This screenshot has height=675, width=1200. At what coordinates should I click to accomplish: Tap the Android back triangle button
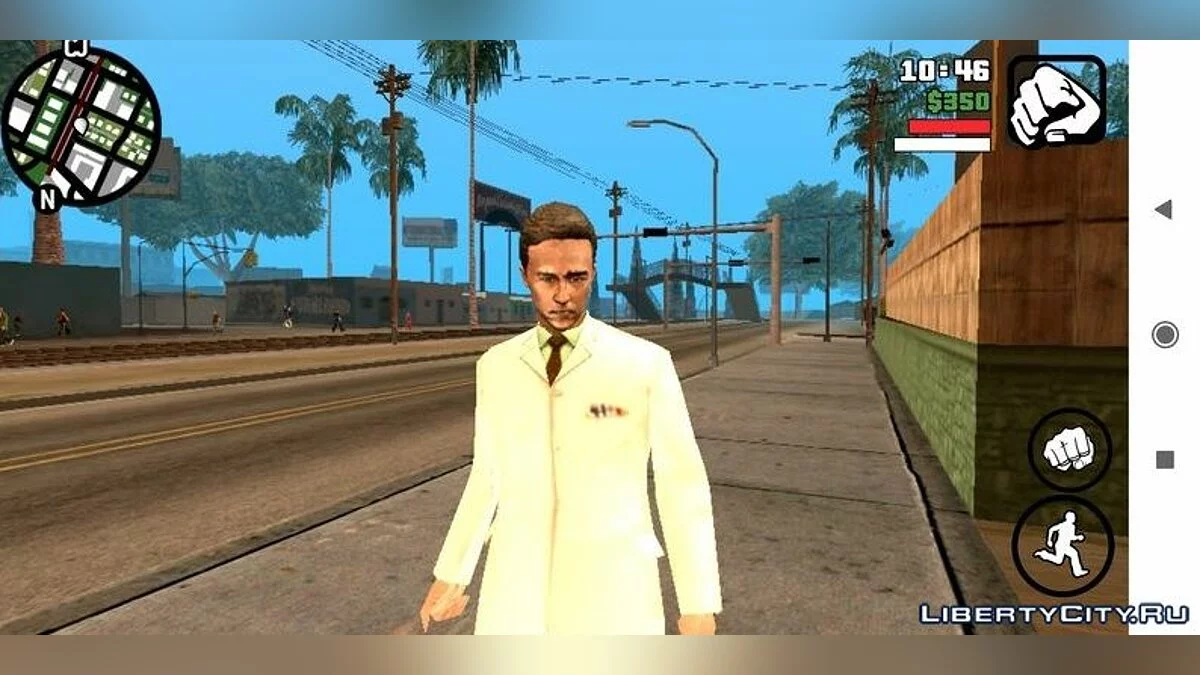tap(1163, 210)
